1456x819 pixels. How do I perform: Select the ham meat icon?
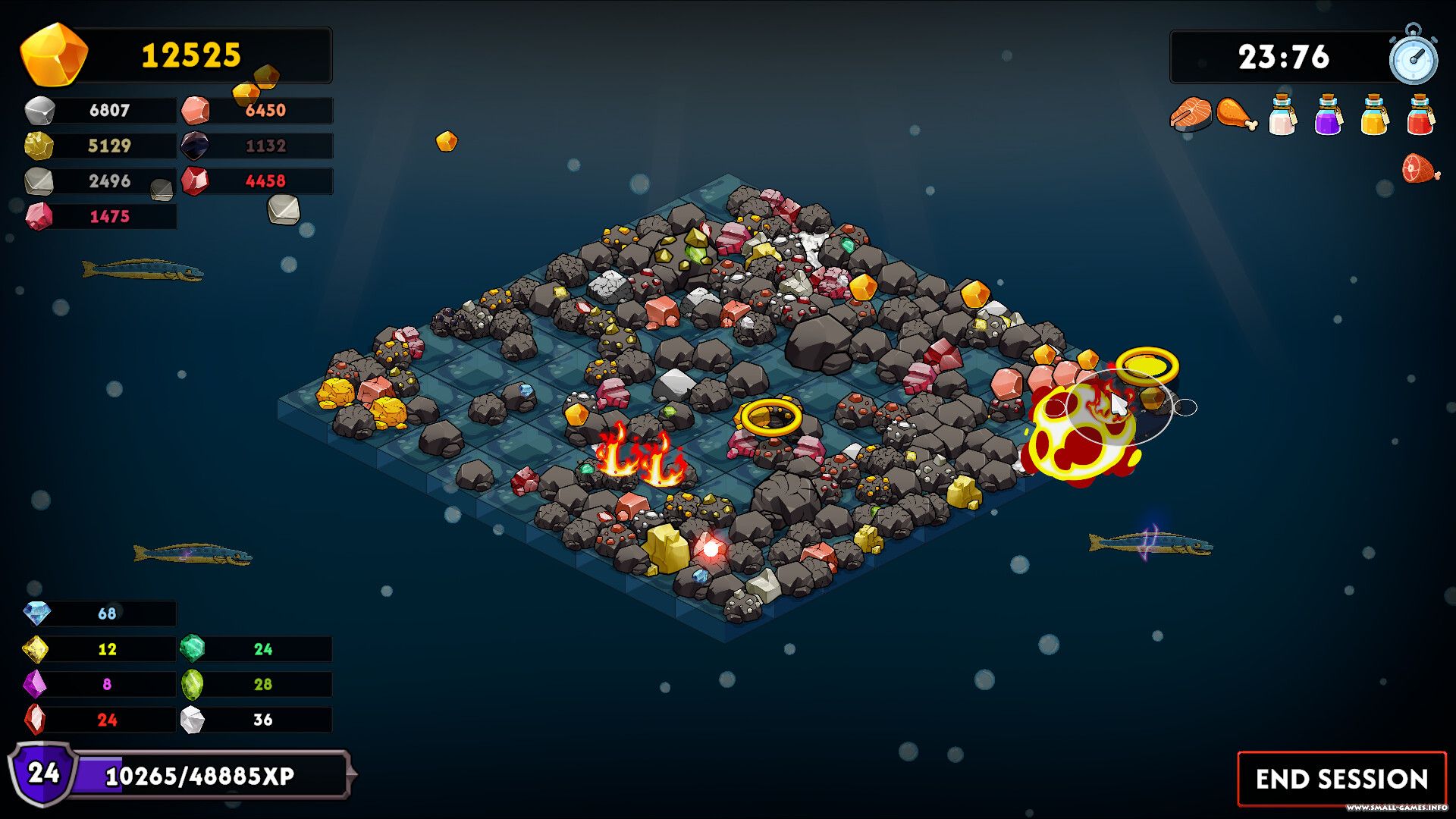[1420, 168]
